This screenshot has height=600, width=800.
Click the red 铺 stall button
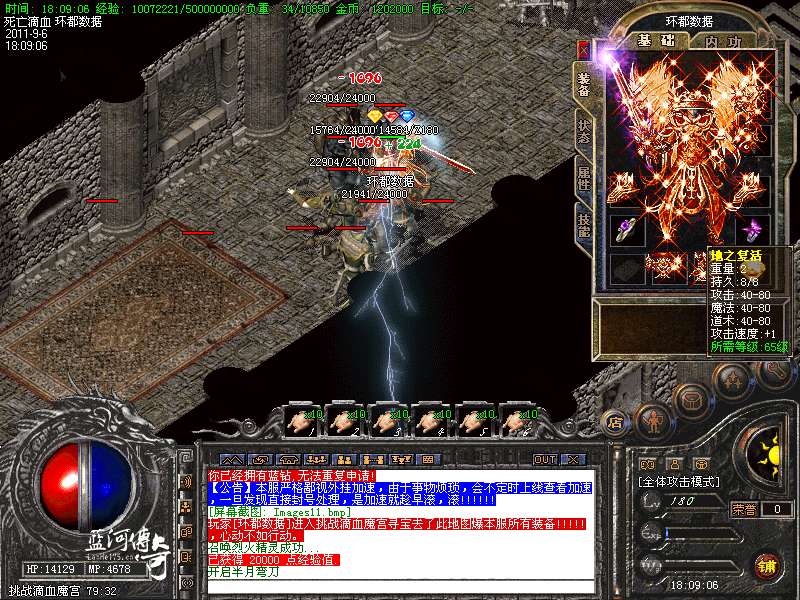point(768,564)
